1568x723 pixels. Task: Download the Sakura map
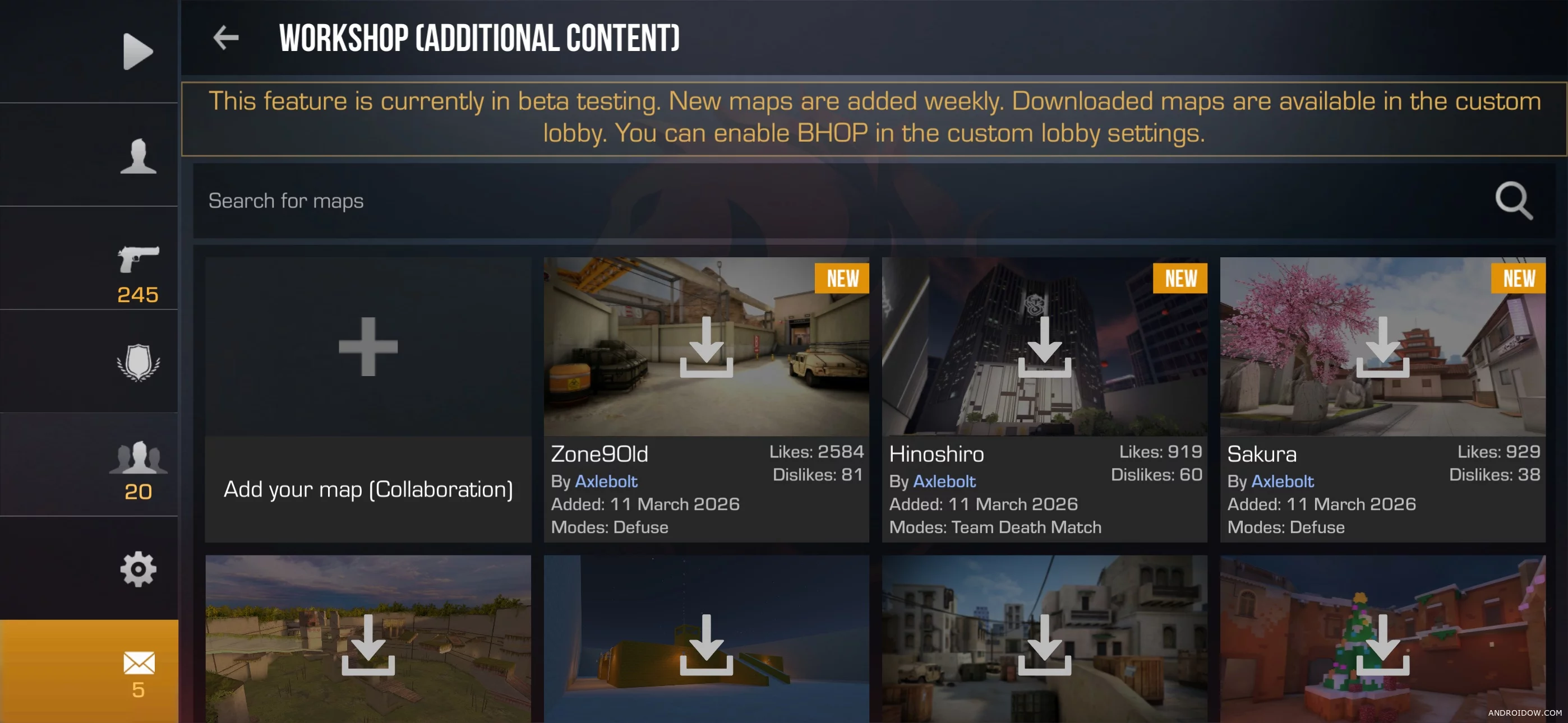(x=1382, y=347)
